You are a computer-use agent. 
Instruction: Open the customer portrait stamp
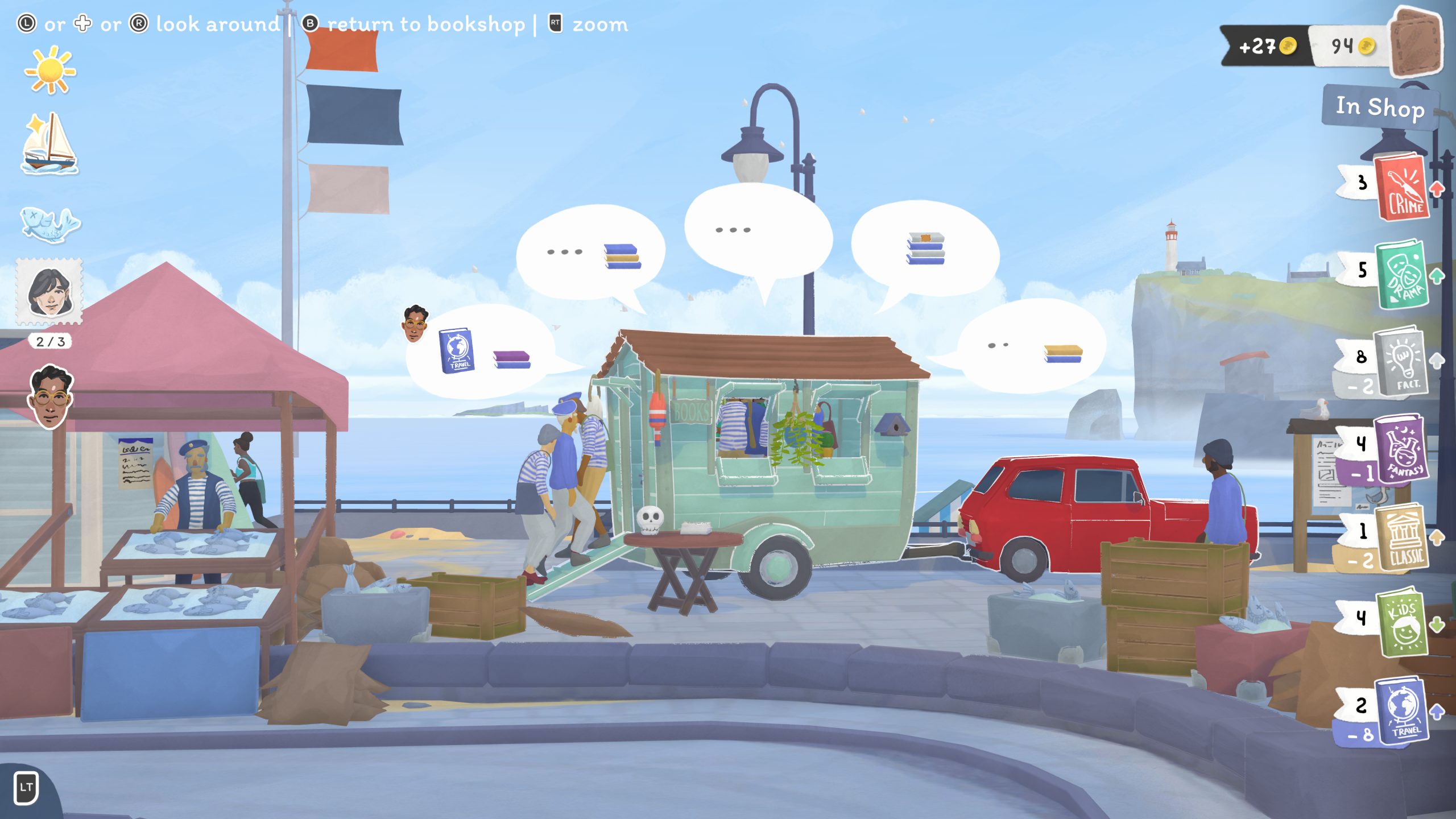pyautogui.click(x=50, y=292)
